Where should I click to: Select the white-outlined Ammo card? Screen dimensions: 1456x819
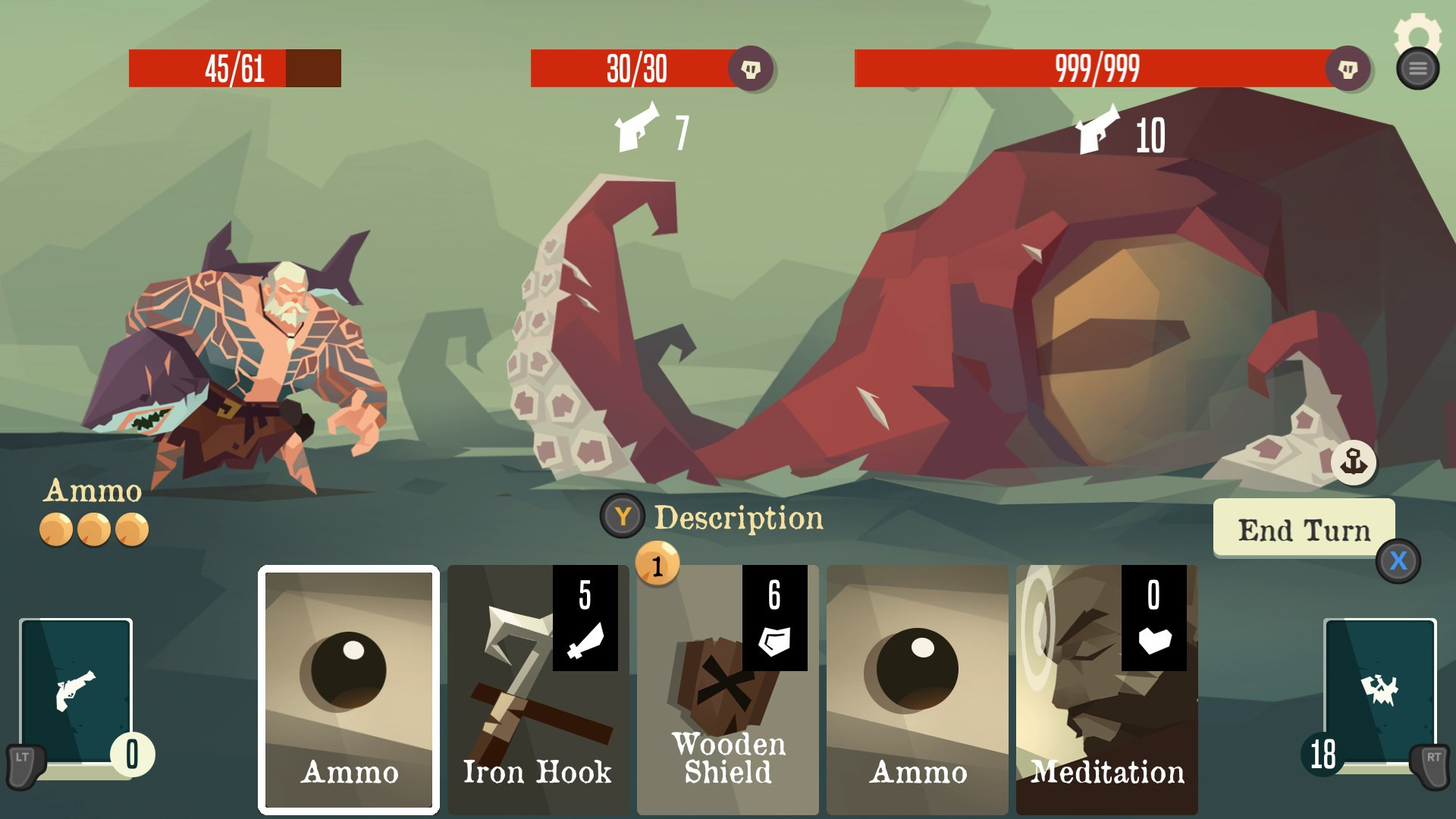pos(349,689)
